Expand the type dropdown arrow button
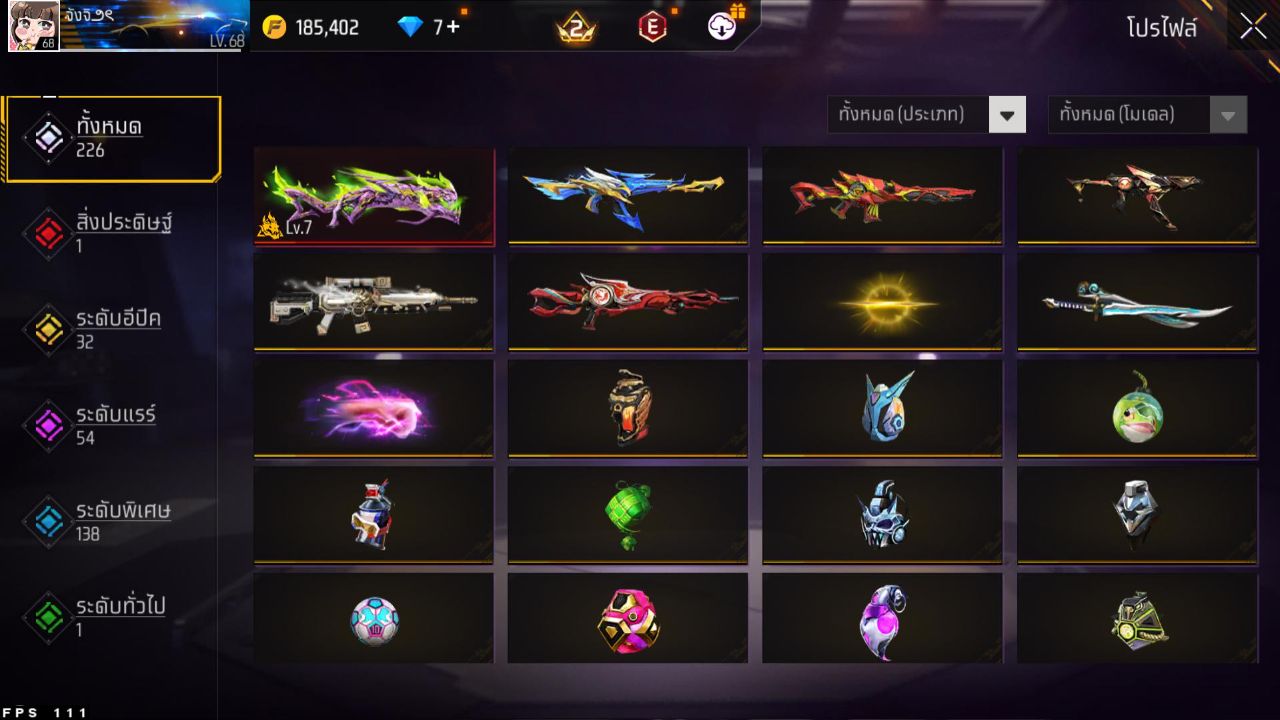 coord(1008,114)
